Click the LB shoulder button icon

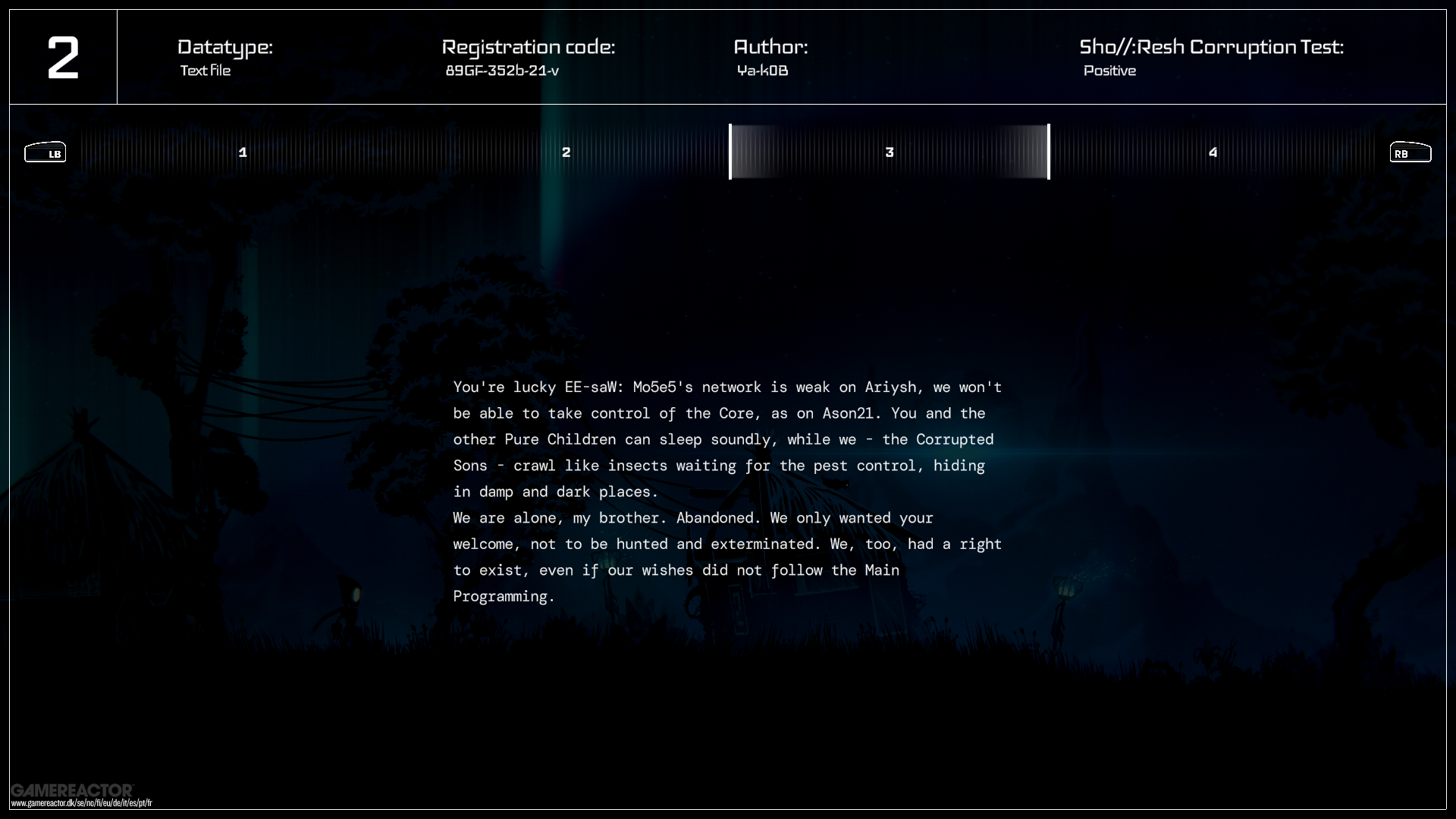pos(45,152)
